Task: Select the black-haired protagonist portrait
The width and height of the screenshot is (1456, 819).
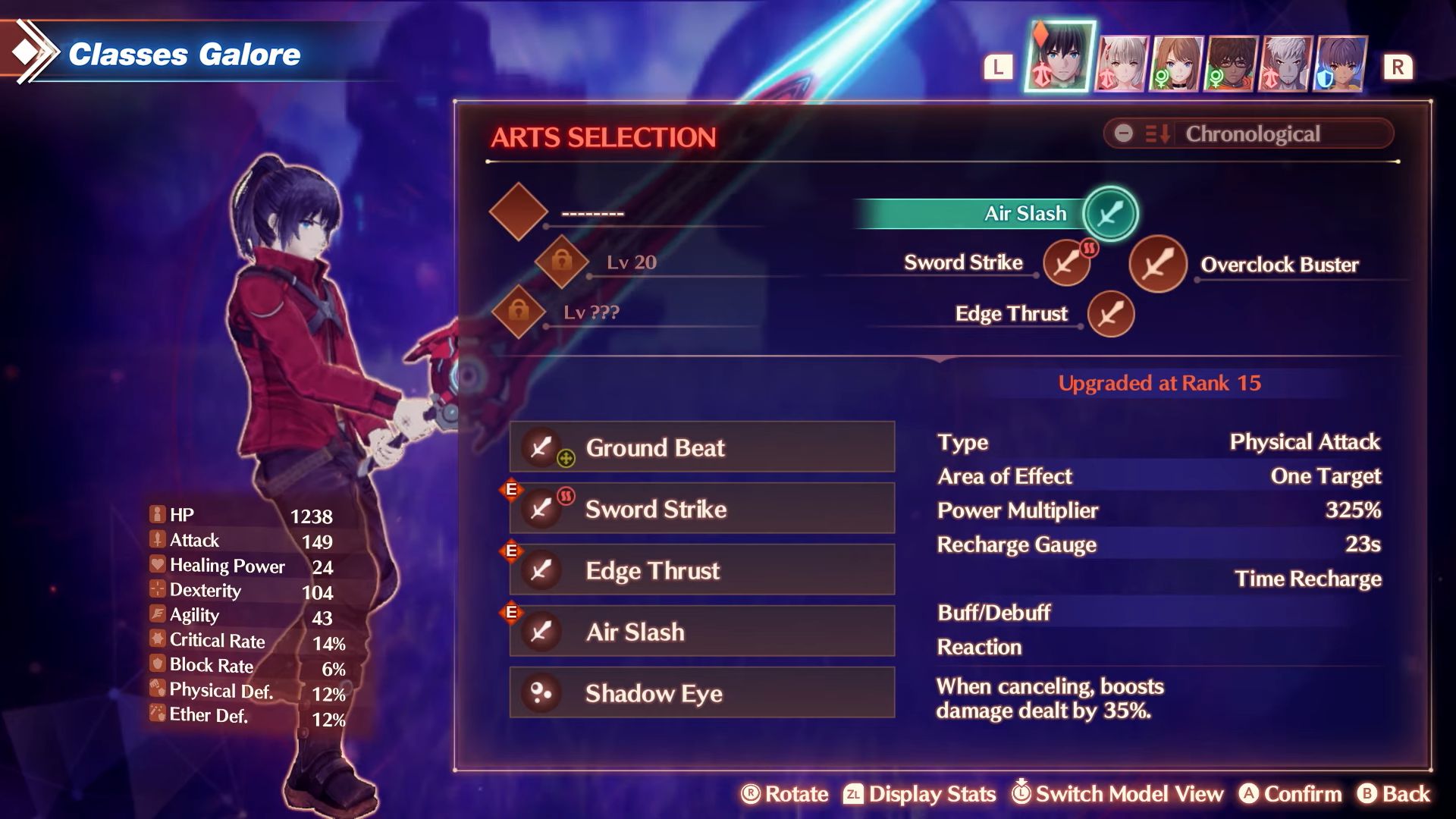Action: coord(1060,57)
